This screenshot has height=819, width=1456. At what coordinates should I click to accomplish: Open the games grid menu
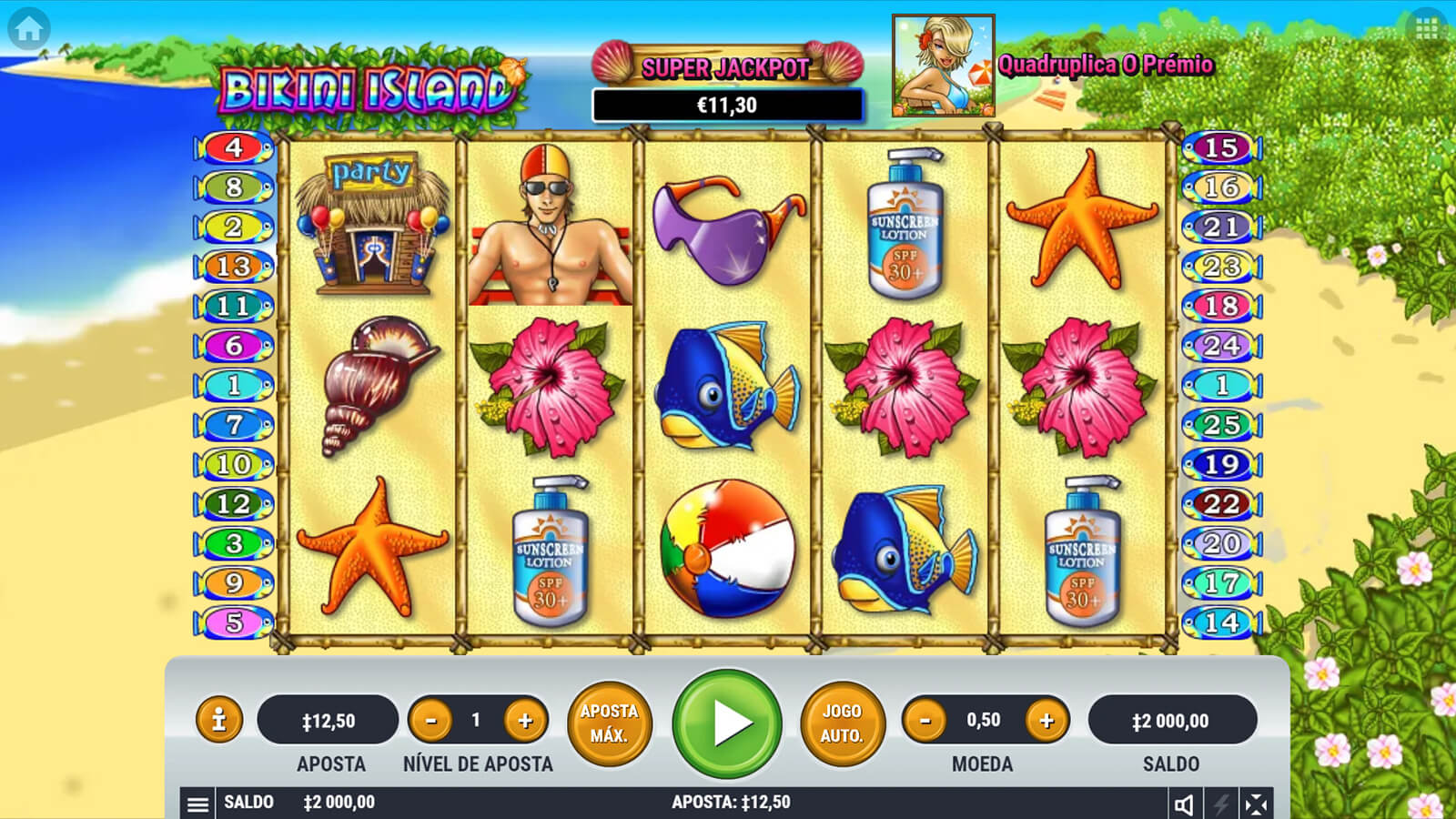(x=1426, y=29)
